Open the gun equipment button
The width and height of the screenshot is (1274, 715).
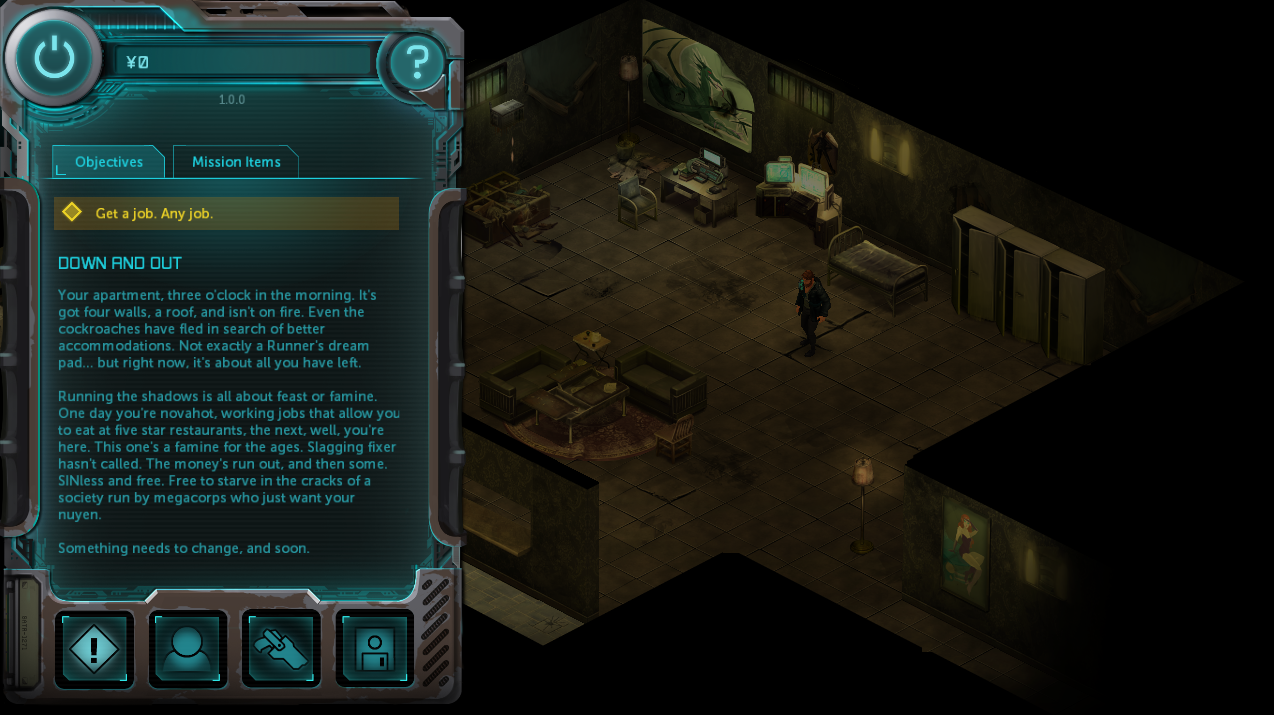pyautogui.click(x=281, y=649)
